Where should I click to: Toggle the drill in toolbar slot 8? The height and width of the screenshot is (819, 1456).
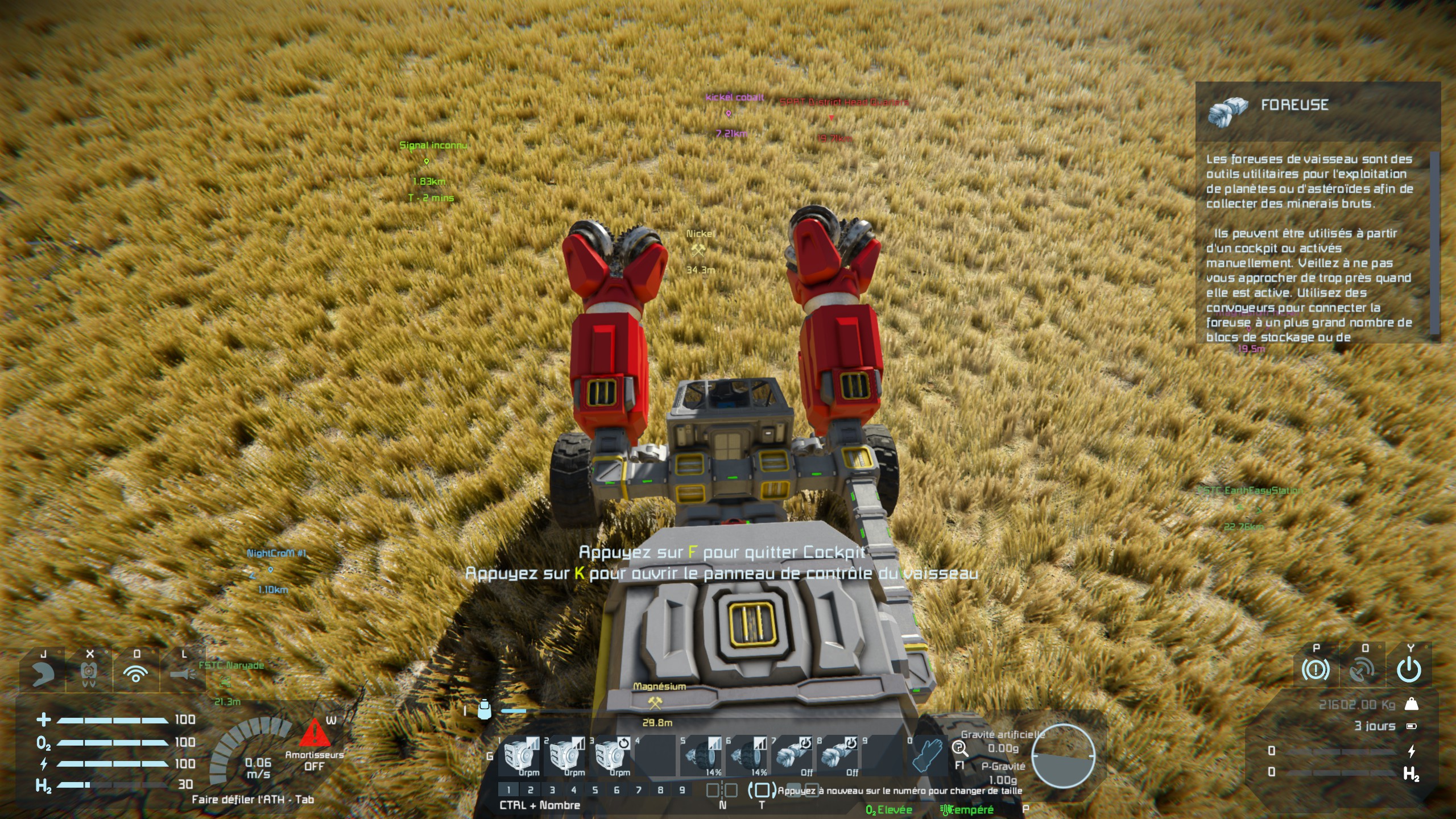[x=838, y=755]
